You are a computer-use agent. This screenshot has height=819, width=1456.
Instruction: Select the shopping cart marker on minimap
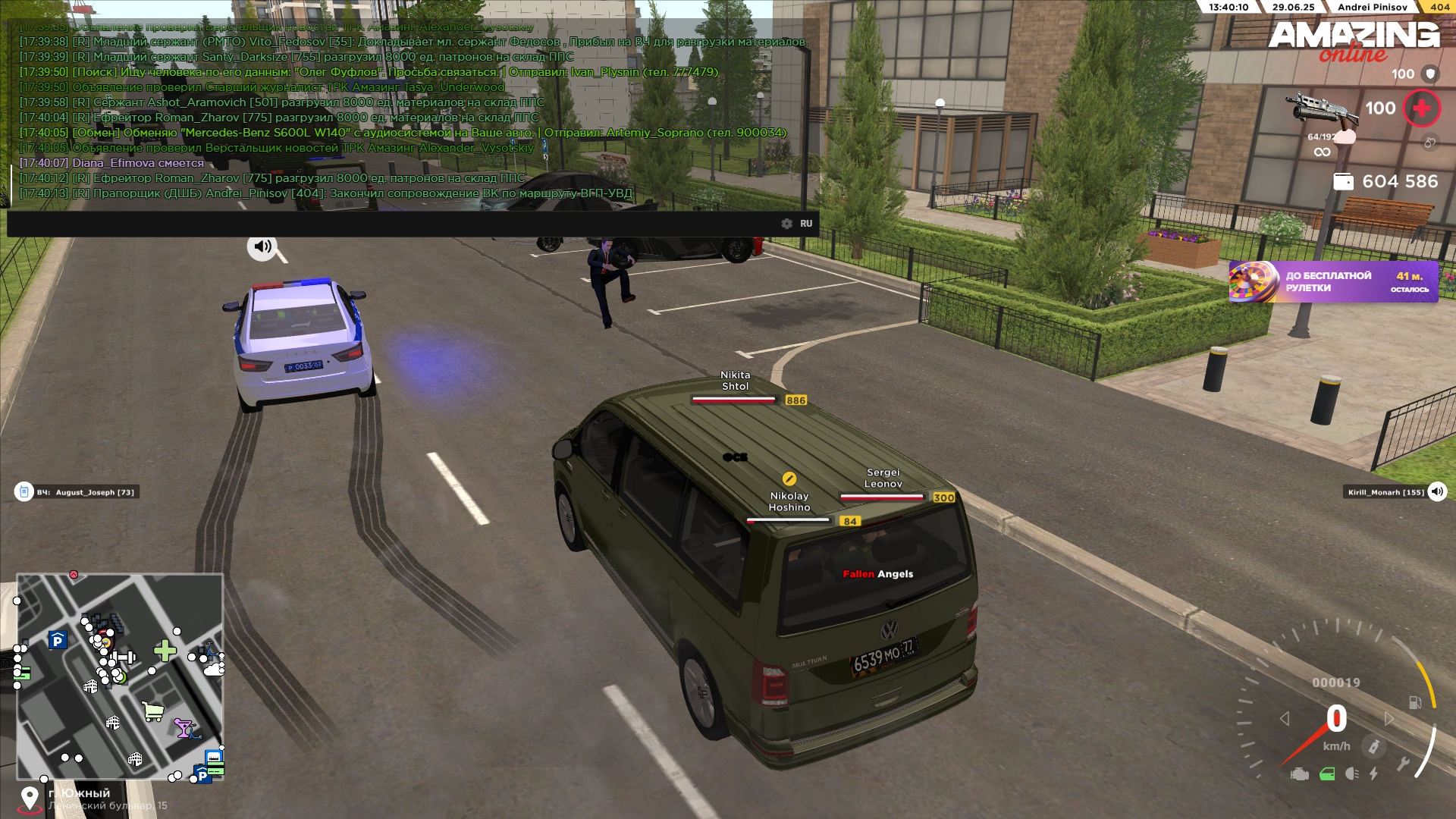point(153,711)
